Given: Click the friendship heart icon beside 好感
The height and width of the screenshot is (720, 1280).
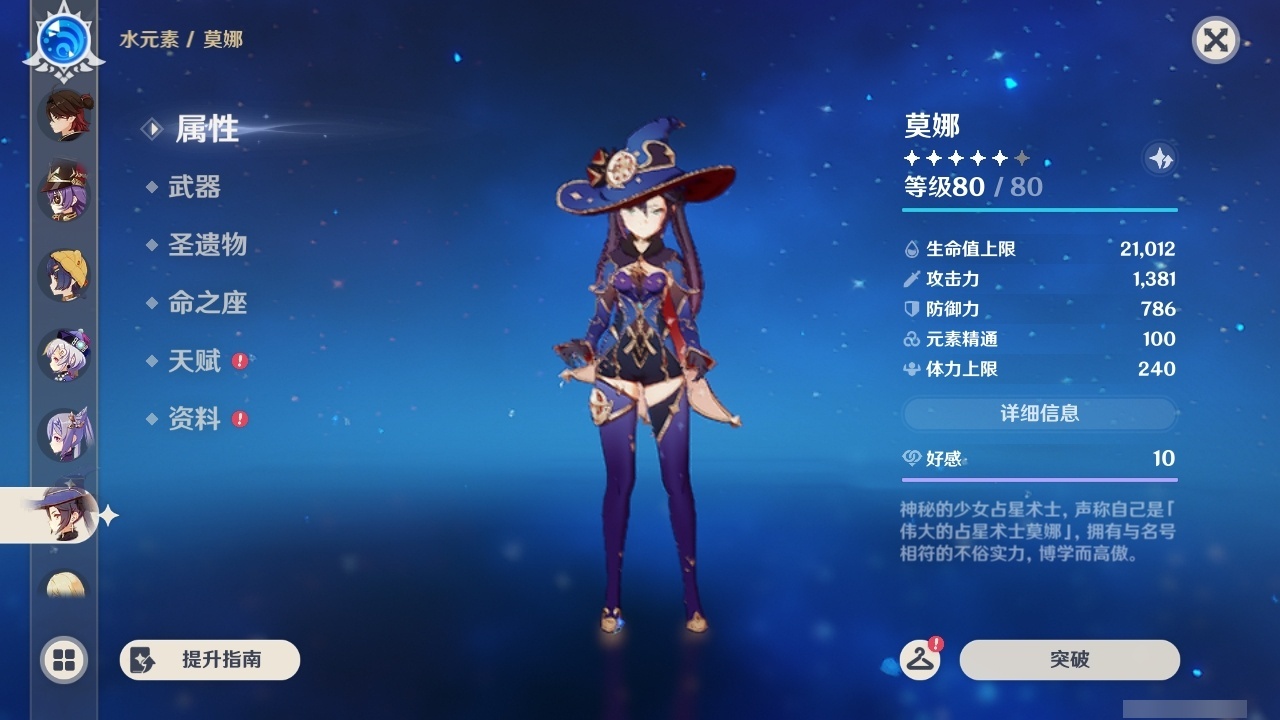Looking at the screenshot, I should pos(910,455).
